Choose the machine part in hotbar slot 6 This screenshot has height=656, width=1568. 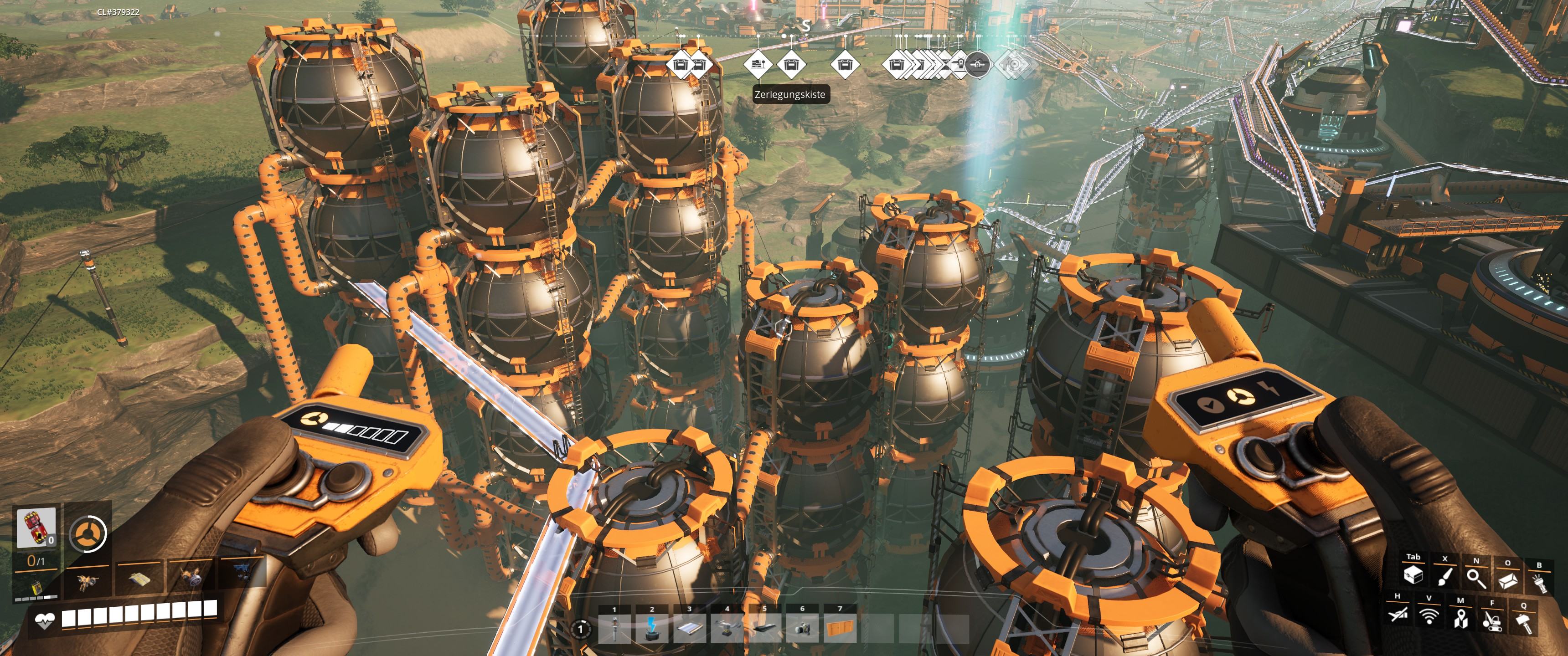click(802, 629)
